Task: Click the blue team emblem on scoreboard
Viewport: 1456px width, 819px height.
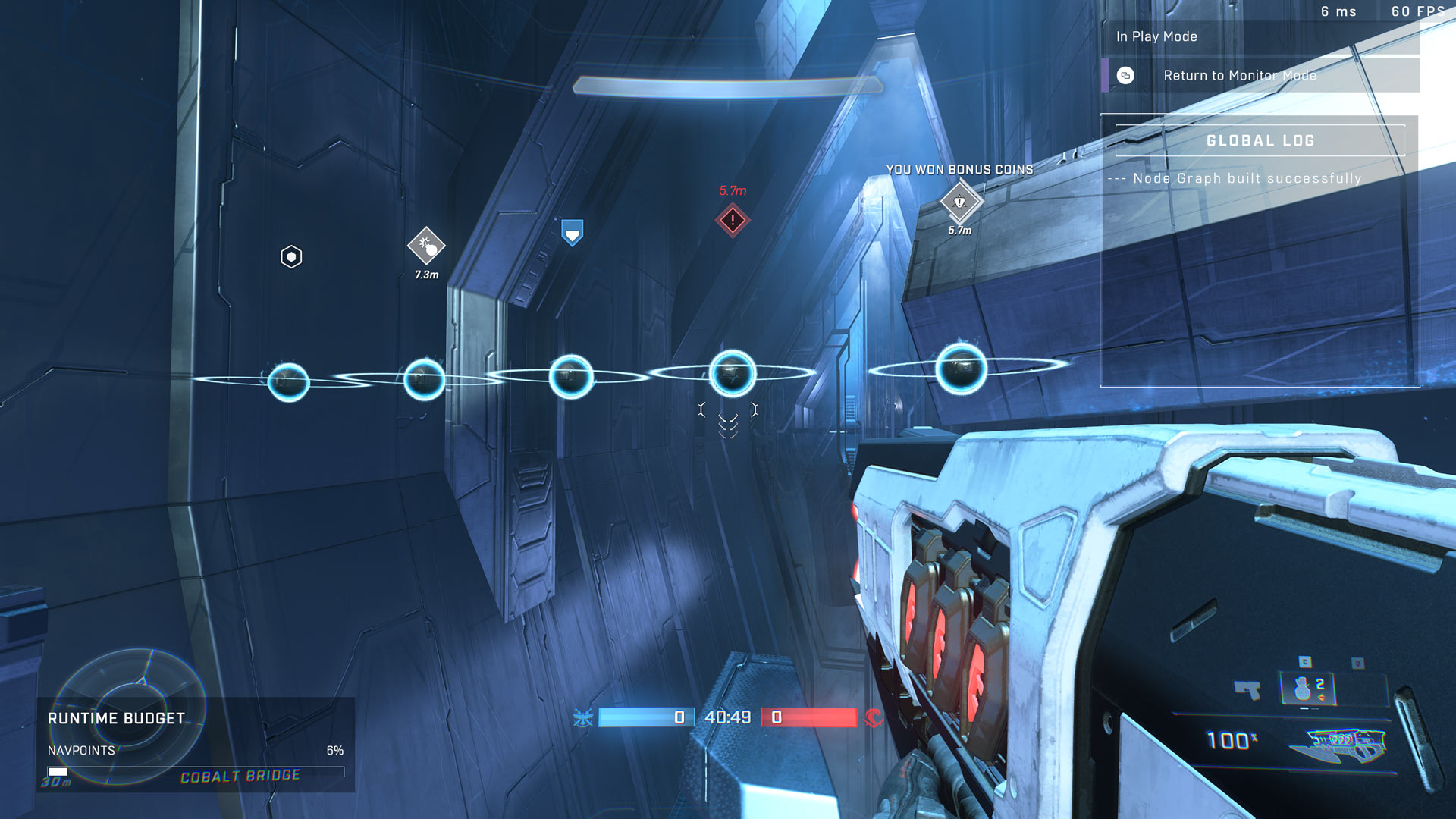Action: (x=582, y=716)
